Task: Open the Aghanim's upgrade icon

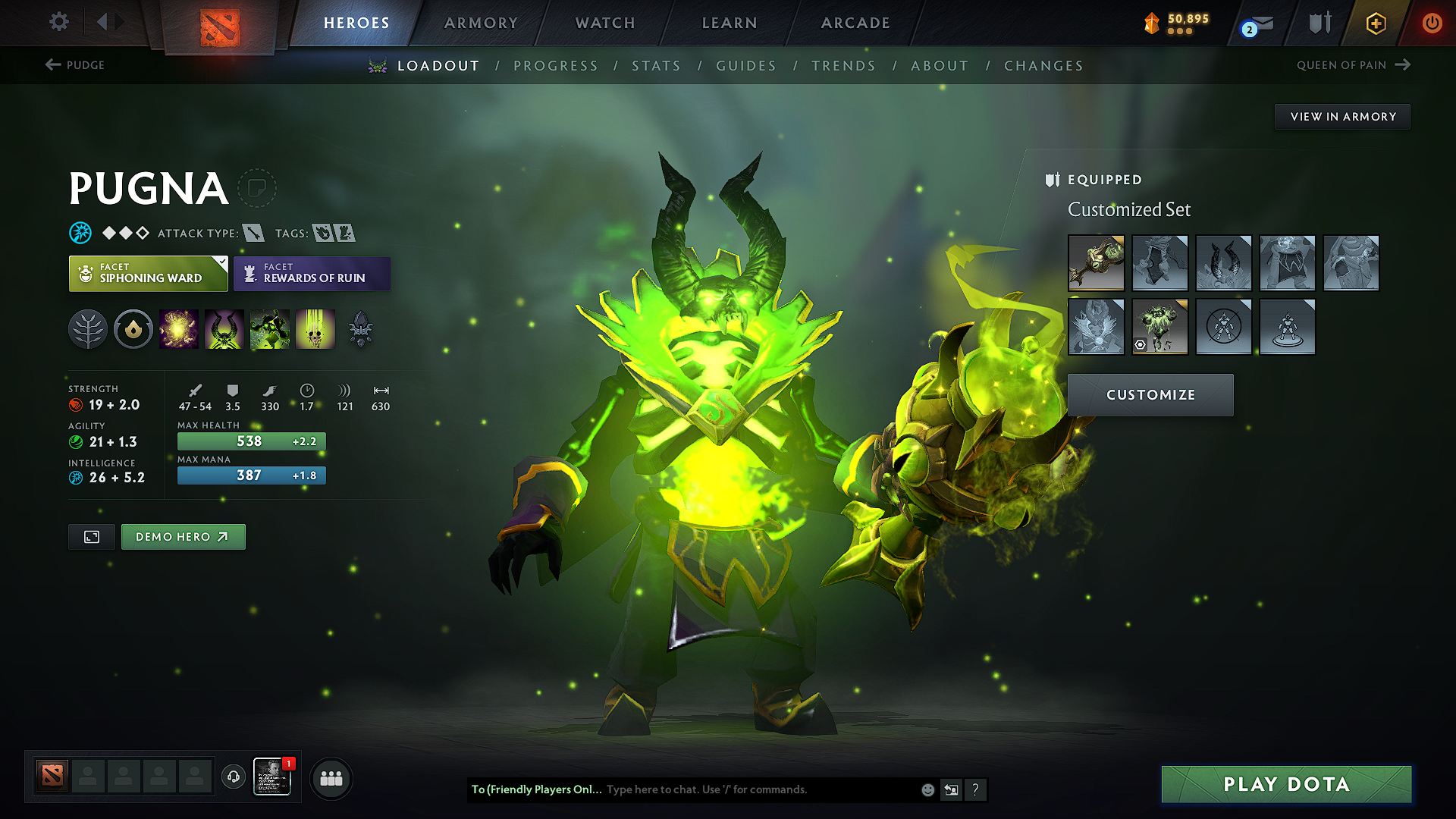Action: [359, 329]
